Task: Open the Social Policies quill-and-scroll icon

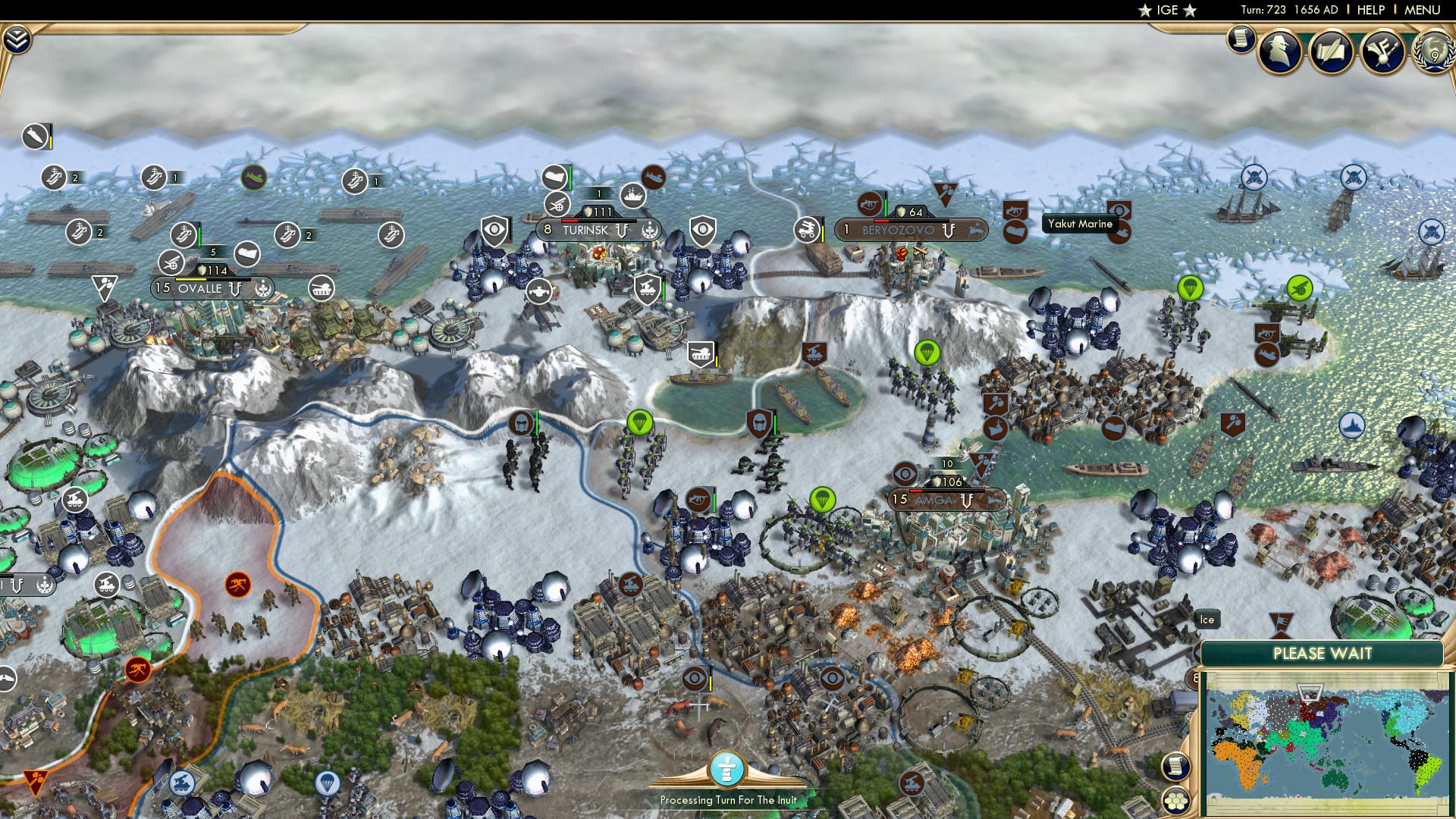Action: click(x=1330, y=52)
